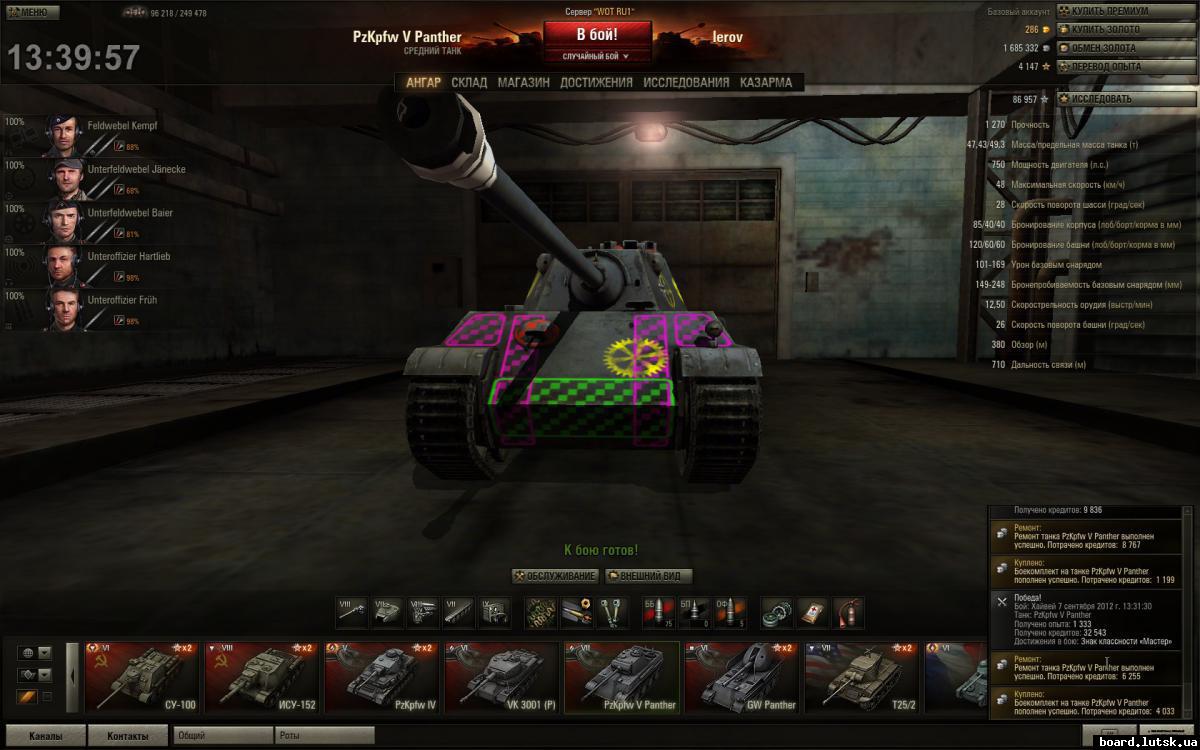The height and width of the screenshot is (750, 1200).
Task: Open the Исследования tab
Action: (x=686, y=83)
